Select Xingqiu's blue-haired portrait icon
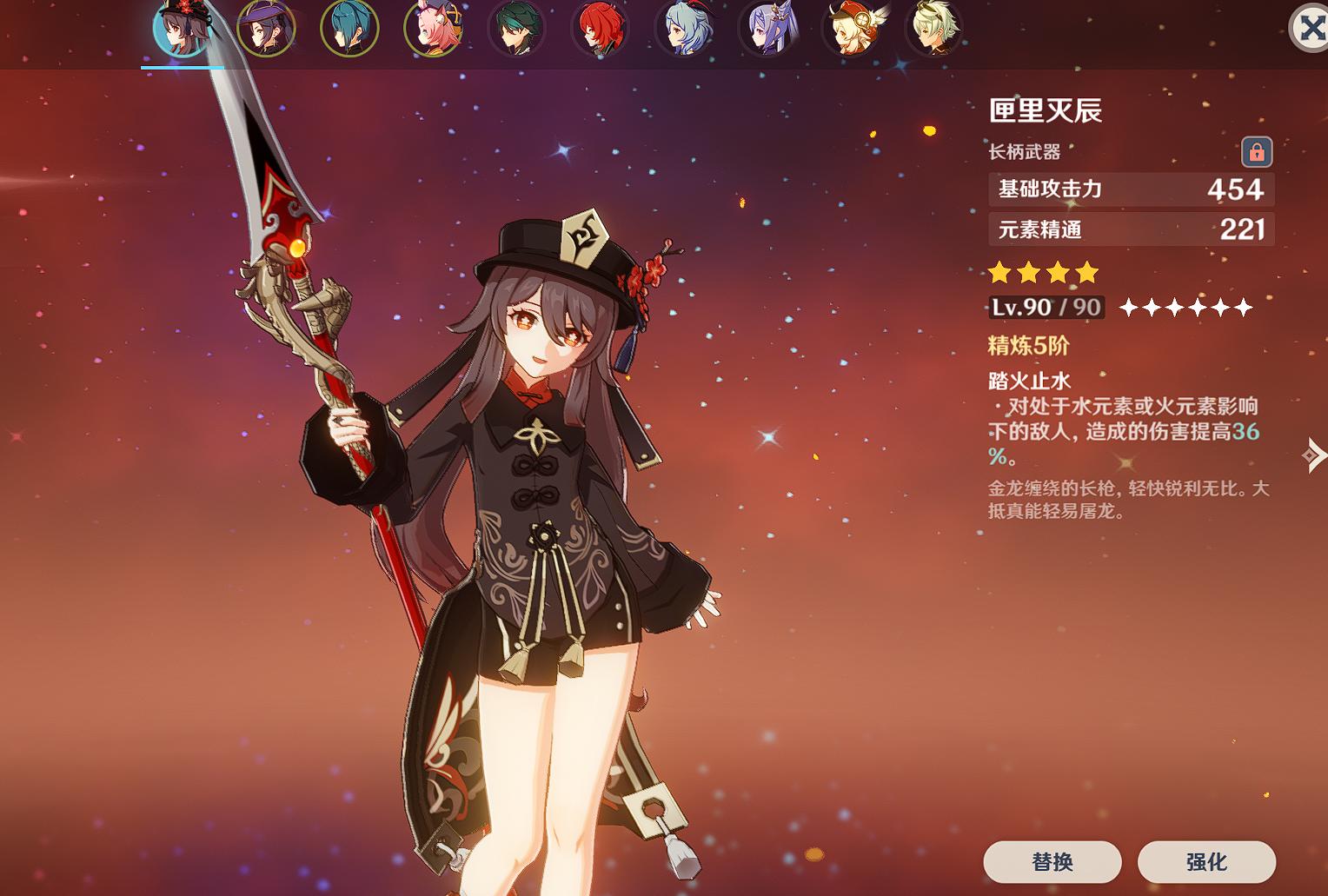The image size is (1328, 896). click(x=350, y=28)
